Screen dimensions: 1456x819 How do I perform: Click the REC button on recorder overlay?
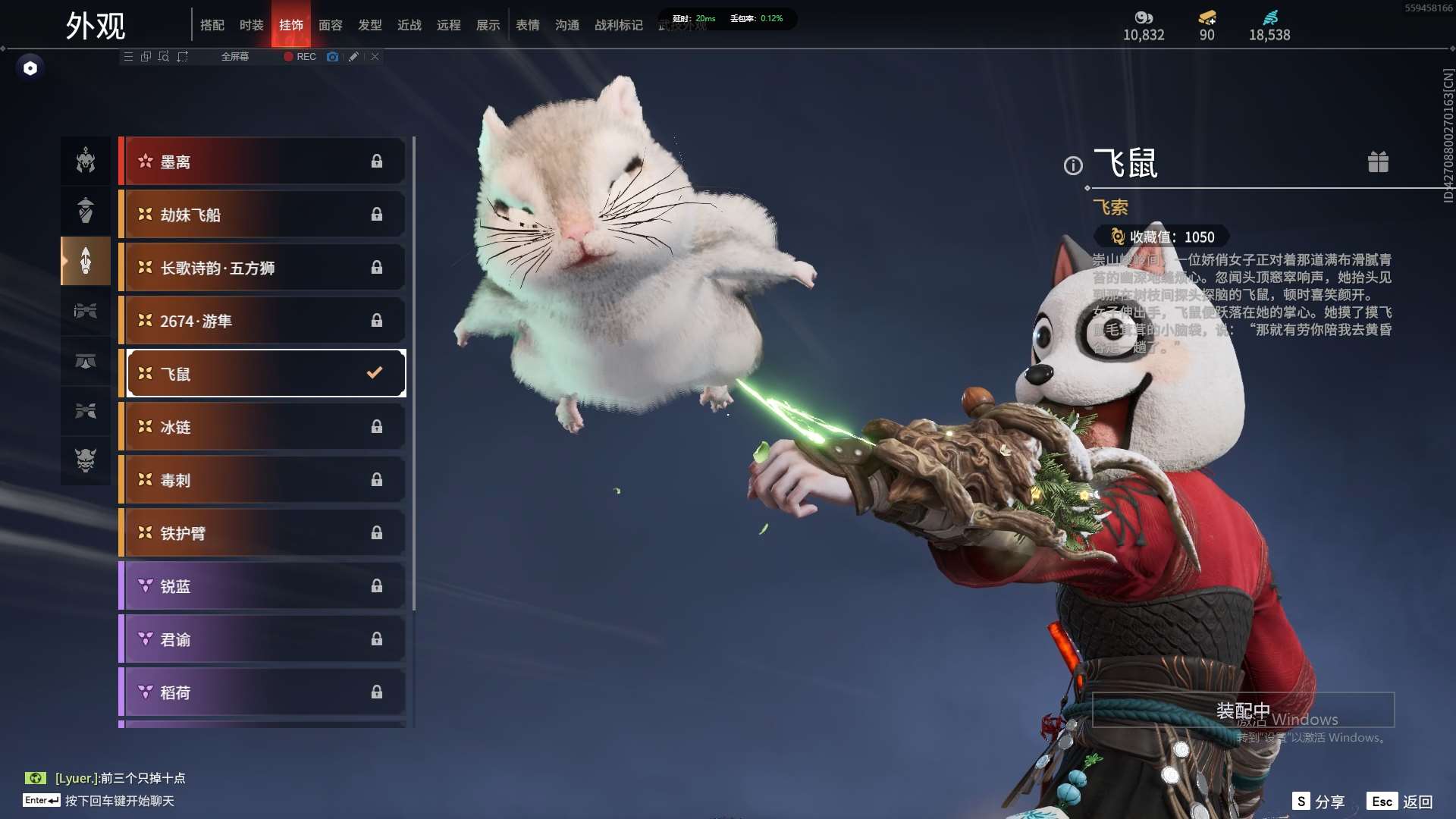pos(300,57)
